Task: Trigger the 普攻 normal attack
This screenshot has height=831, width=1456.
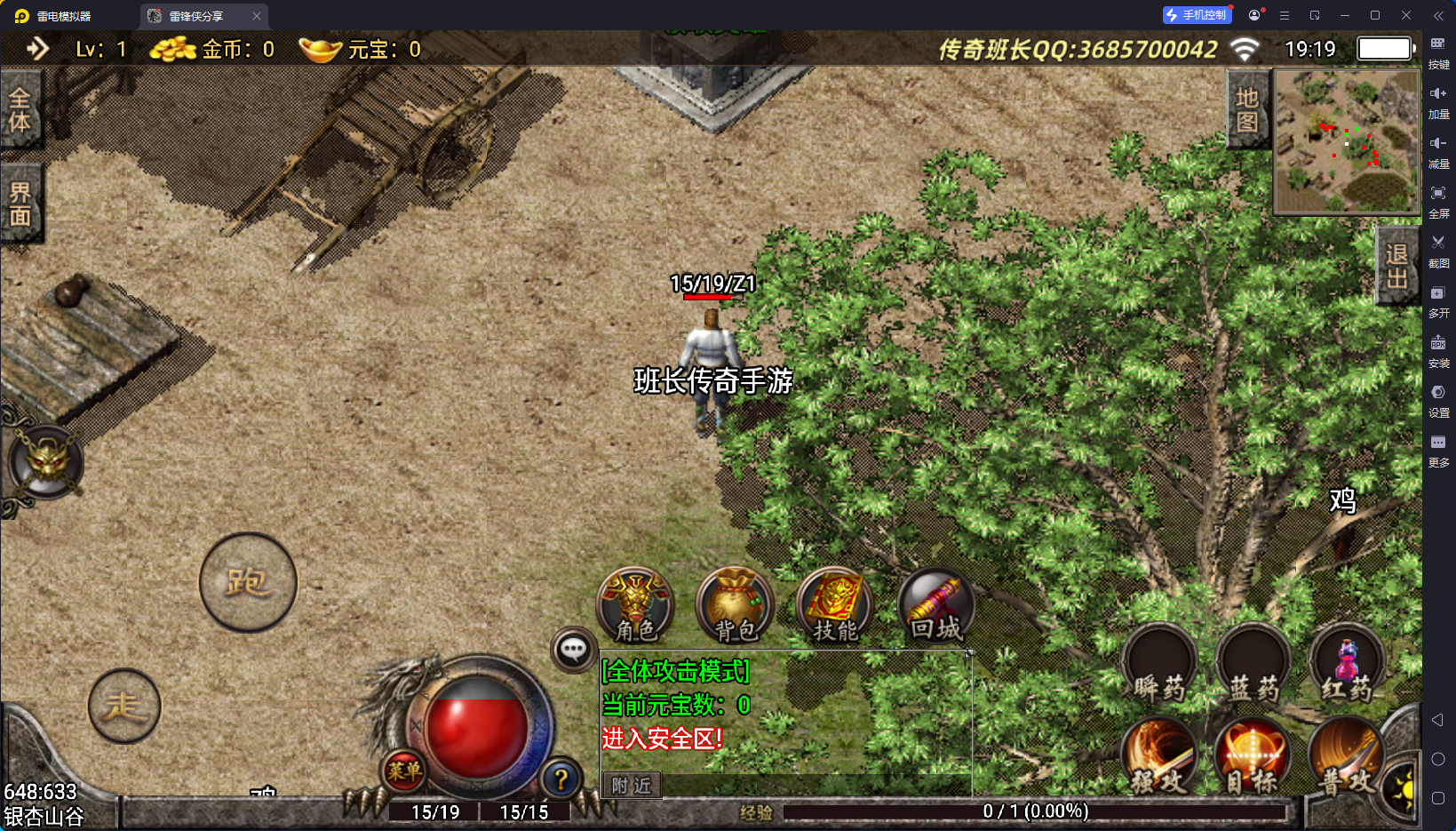Action: click(x=1345, y=757)
